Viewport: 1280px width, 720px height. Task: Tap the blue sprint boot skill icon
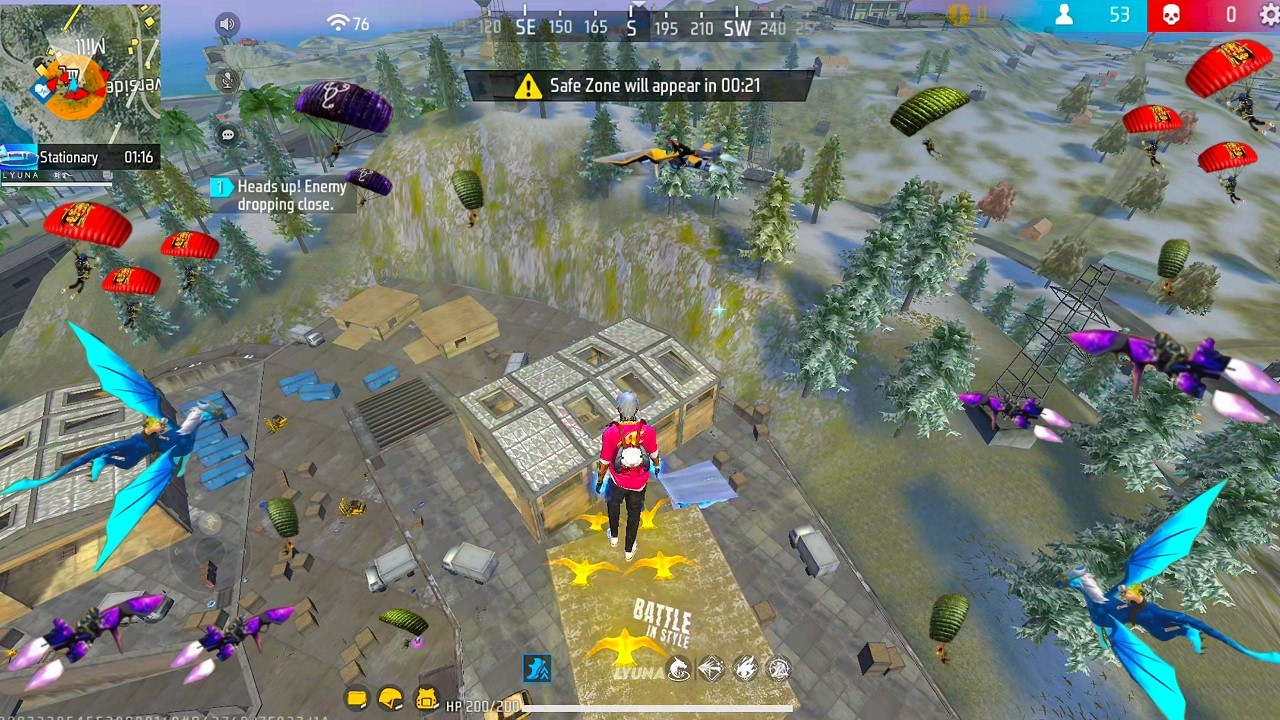[537, 668]
